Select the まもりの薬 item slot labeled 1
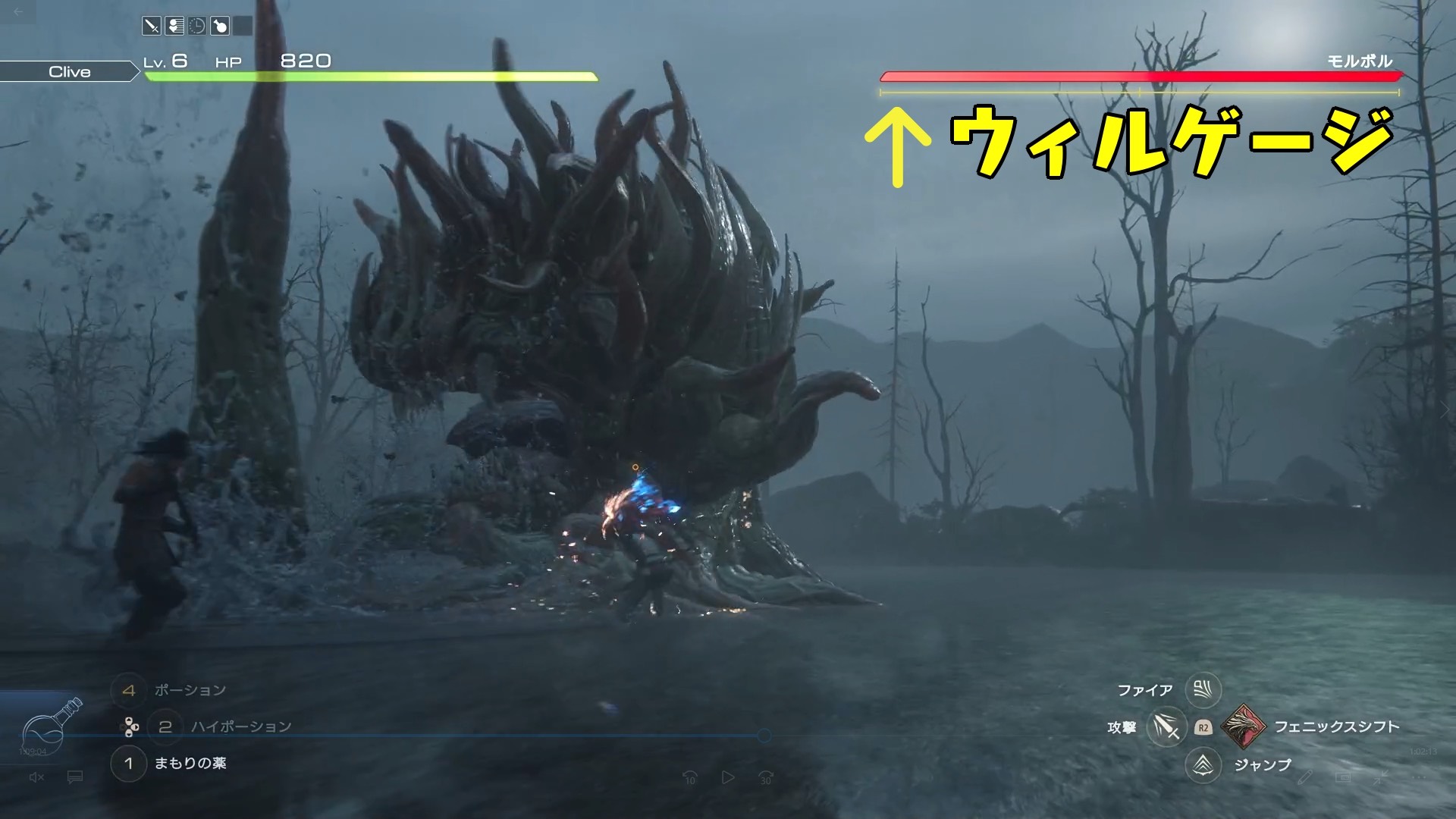 [129, 765]
